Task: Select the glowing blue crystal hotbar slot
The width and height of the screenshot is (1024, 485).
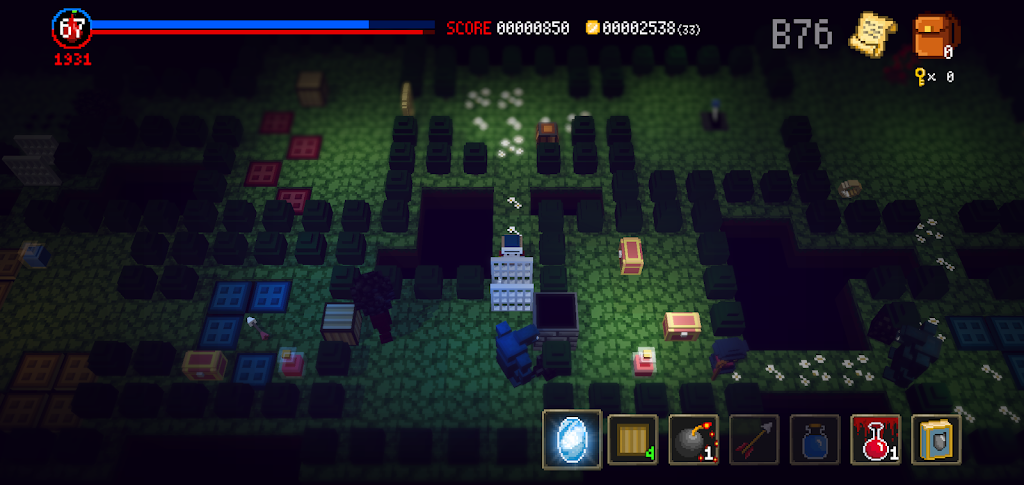Action: click(x=572, y=439)
